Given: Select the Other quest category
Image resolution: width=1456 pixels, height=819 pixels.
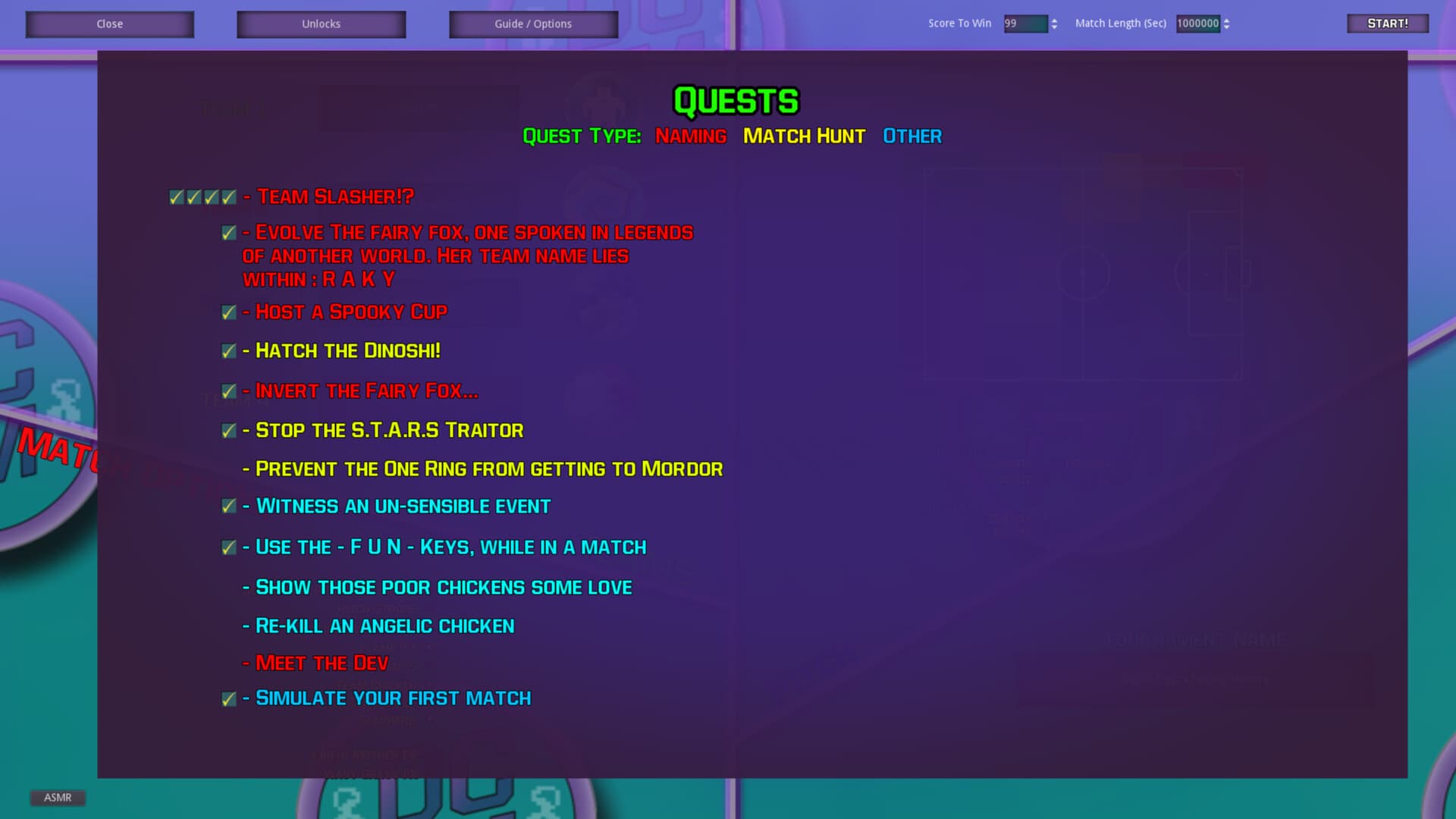Looking at the screenshot, I should (x=912, y=136).
